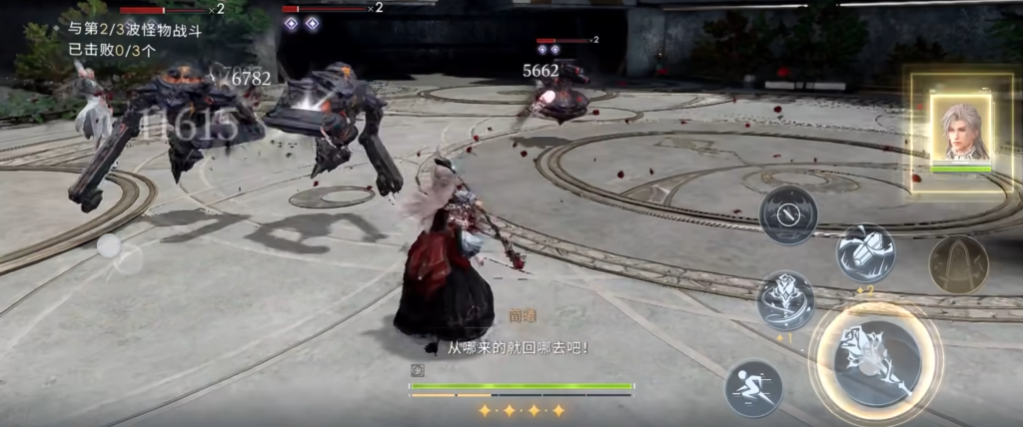Activate the crossed-blade circular skill
This screenshot has width=1023, height=427.
point(788,215)
